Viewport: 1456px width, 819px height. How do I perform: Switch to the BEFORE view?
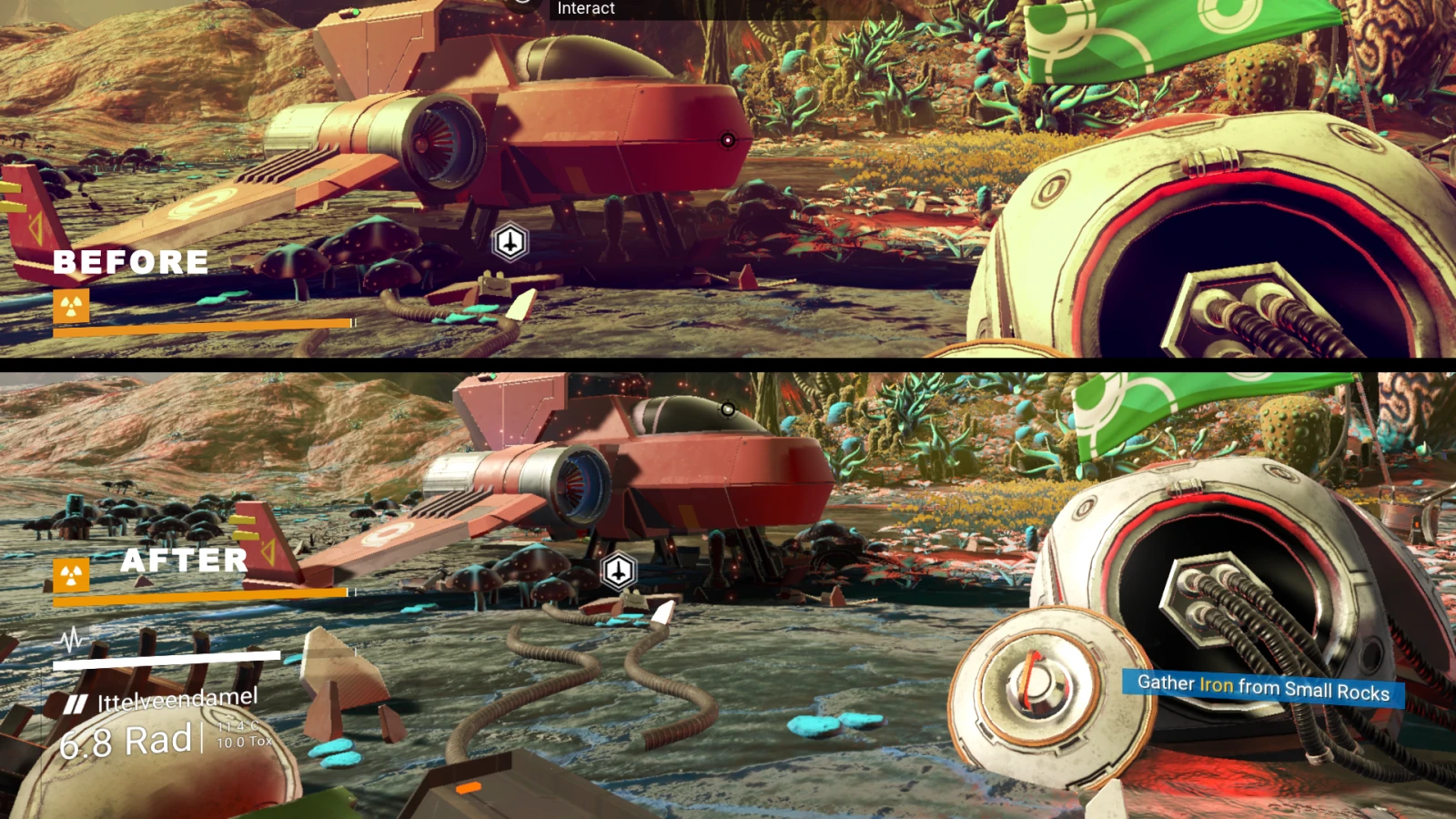133,263
